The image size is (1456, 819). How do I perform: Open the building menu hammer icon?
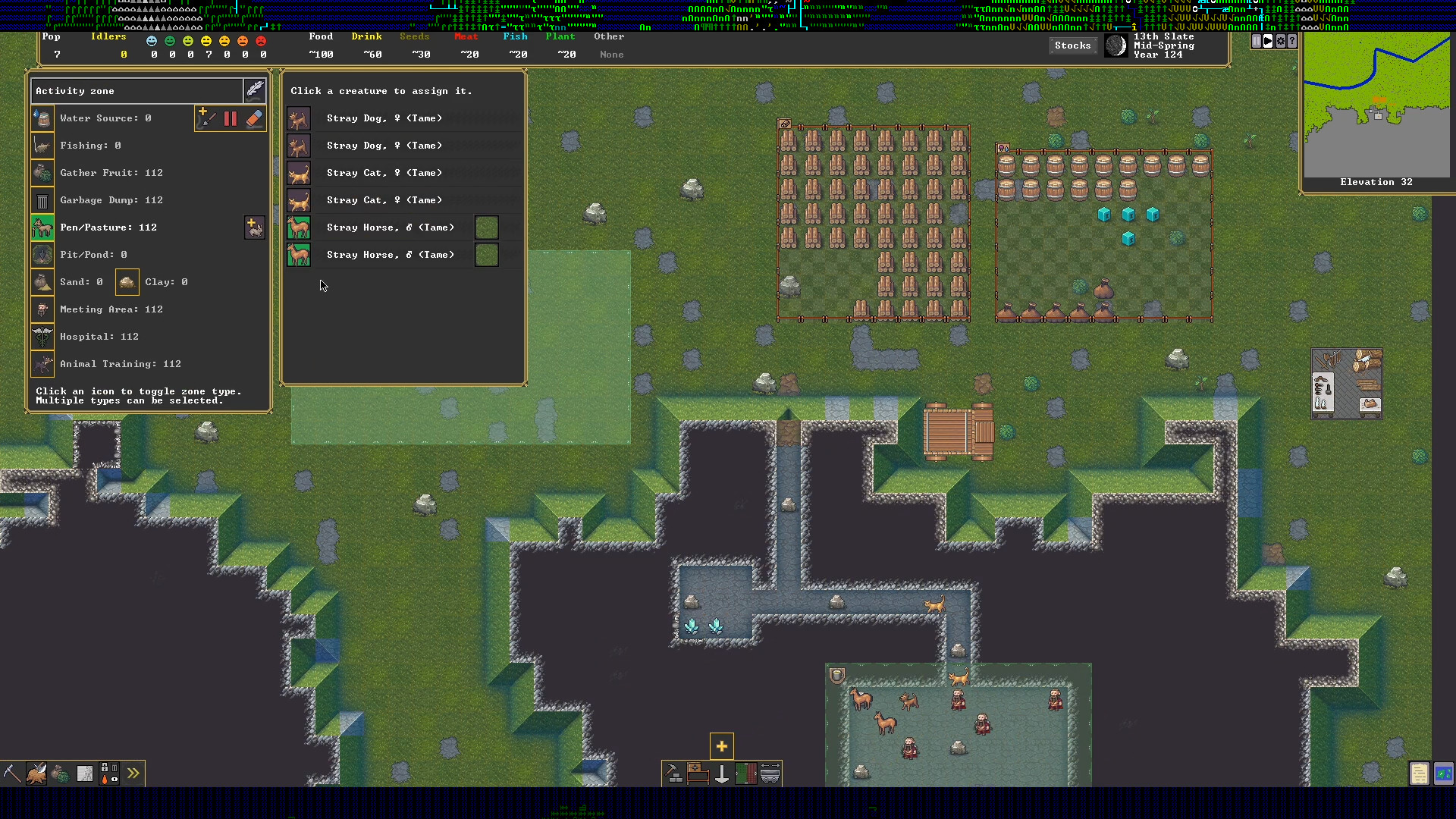pyautogui.click(x=673, y=775)
